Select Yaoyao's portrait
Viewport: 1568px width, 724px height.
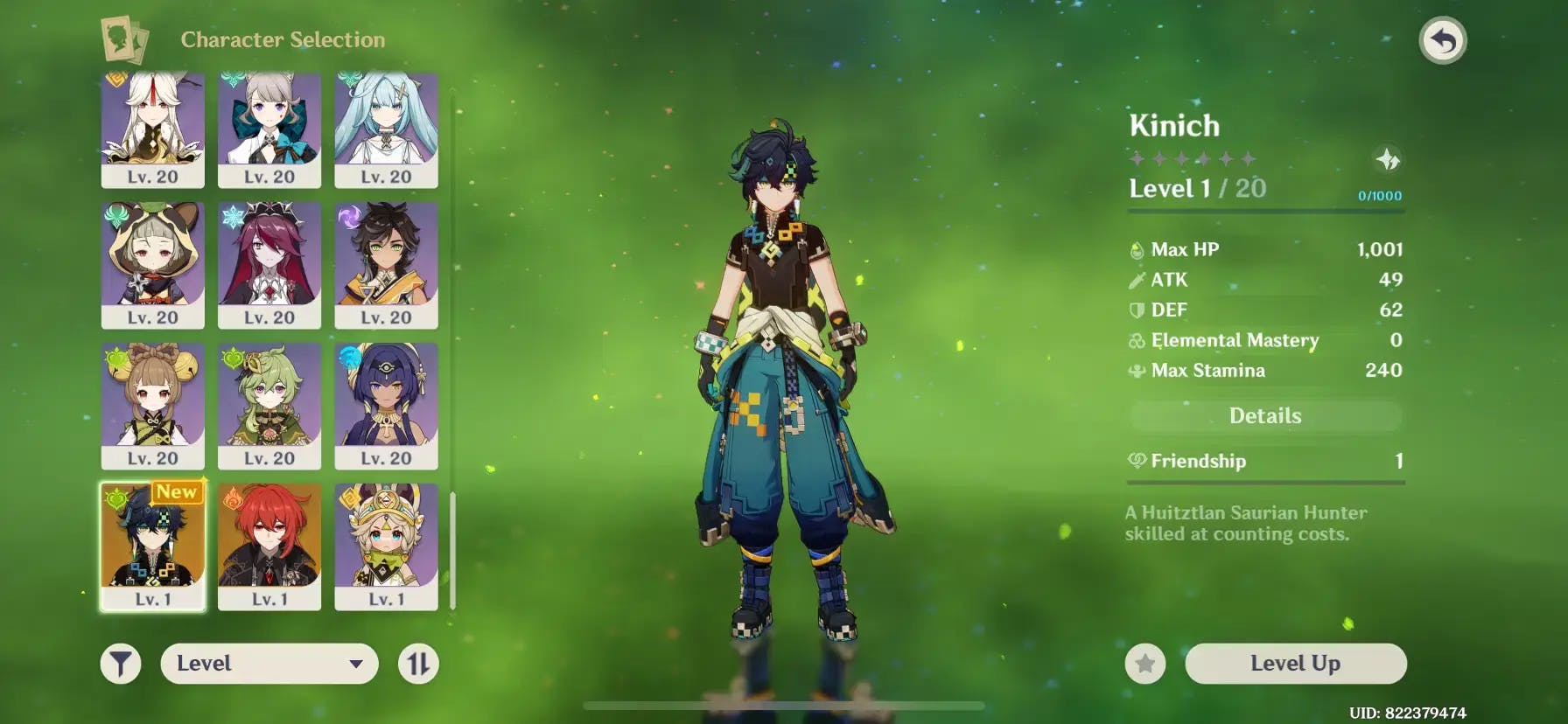click(153, 405)
